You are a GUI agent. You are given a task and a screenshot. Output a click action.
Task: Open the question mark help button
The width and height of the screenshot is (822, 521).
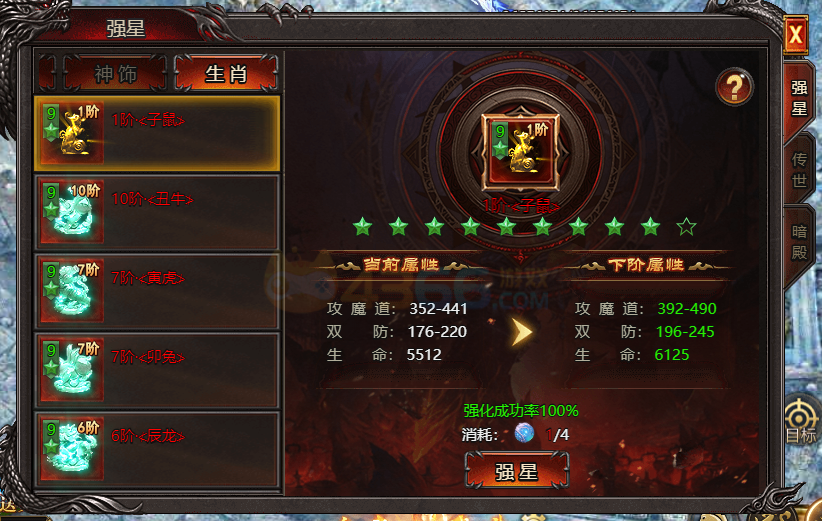[734, 88]
